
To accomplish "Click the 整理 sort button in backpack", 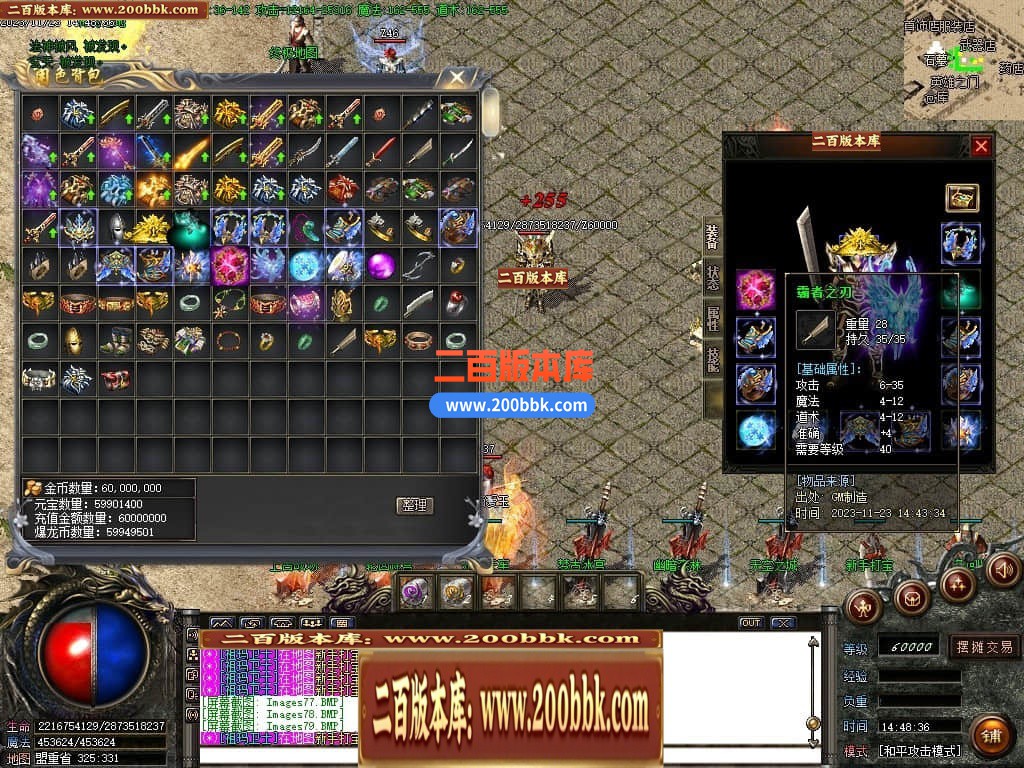I will 415,505.
